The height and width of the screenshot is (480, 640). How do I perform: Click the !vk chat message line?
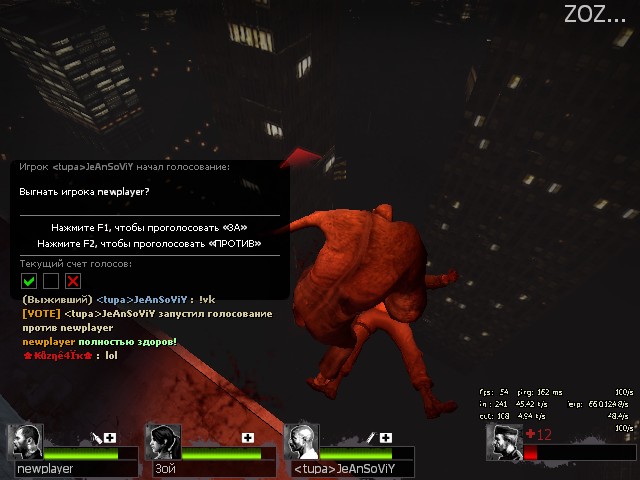point(118,299)
